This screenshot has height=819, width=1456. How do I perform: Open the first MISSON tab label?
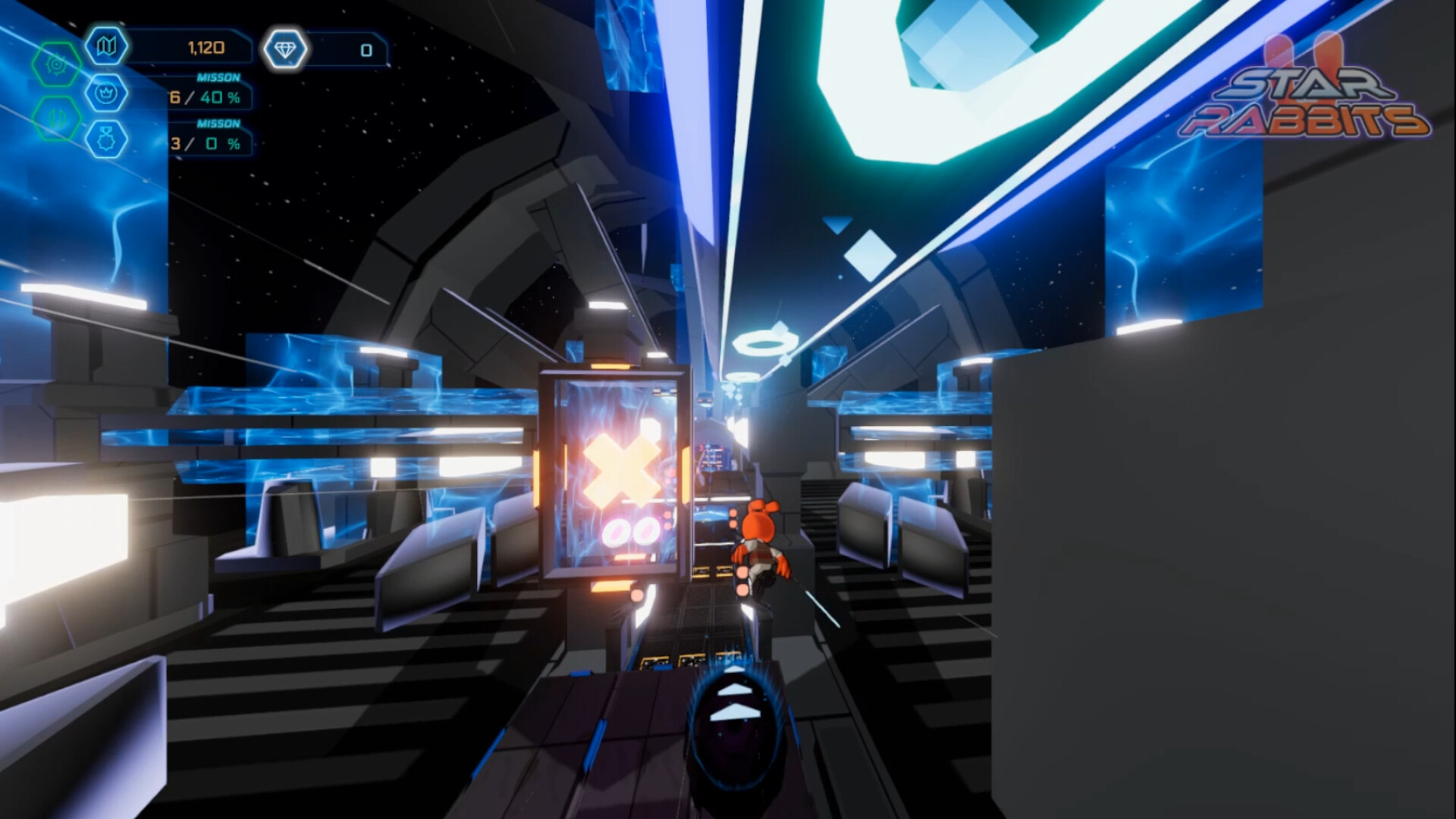218,77
